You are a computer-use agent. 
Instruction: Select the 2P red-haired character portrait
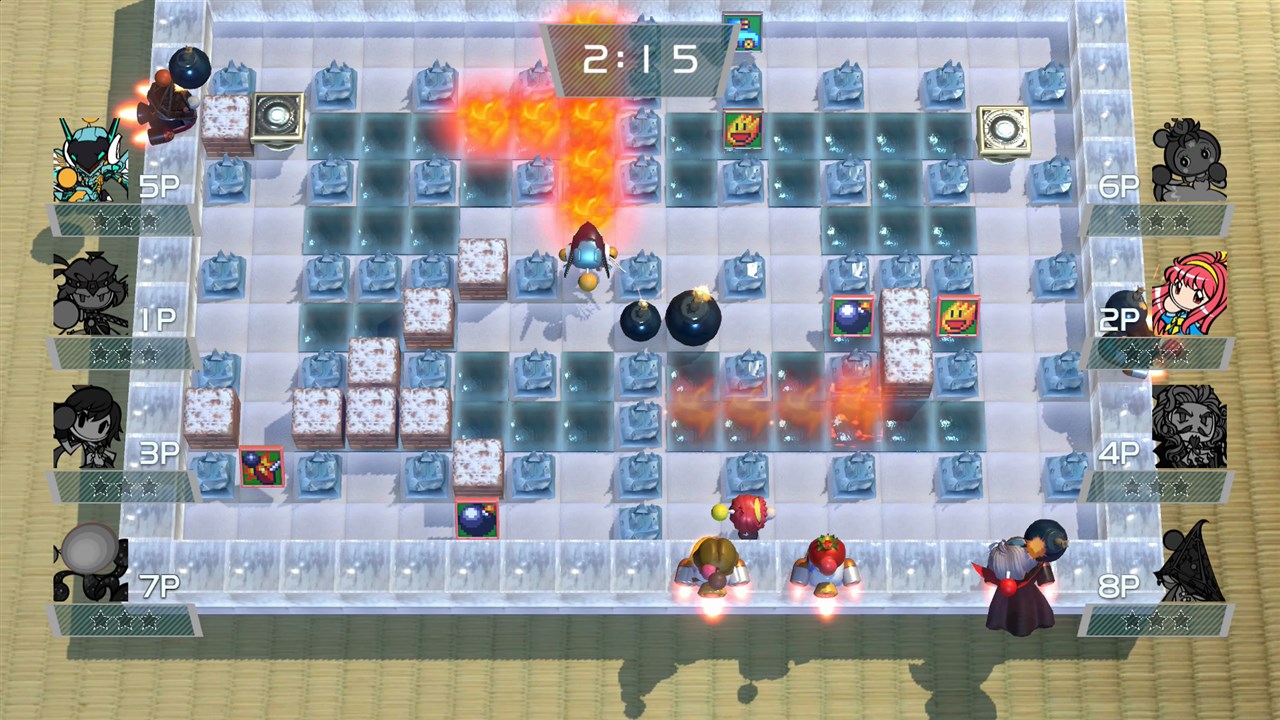pyautogui.click(x=1189, y=293)
